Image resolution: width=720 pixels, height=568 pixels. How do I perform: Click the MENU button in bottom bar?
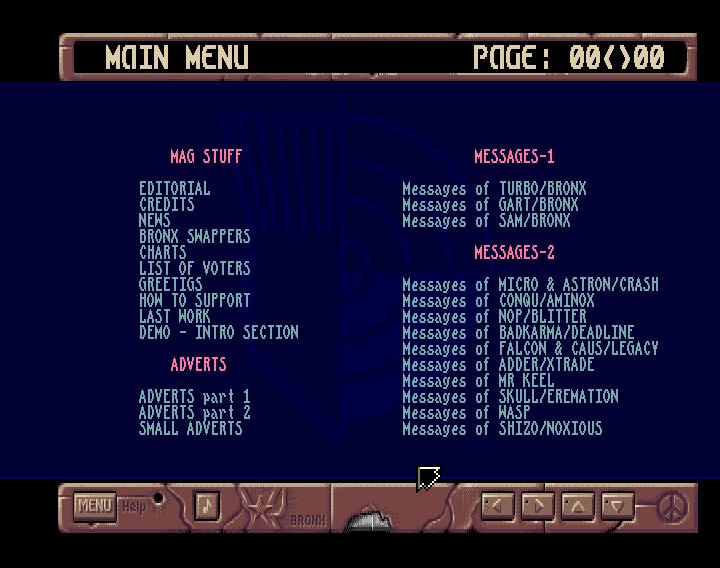(x=95, y=506)
